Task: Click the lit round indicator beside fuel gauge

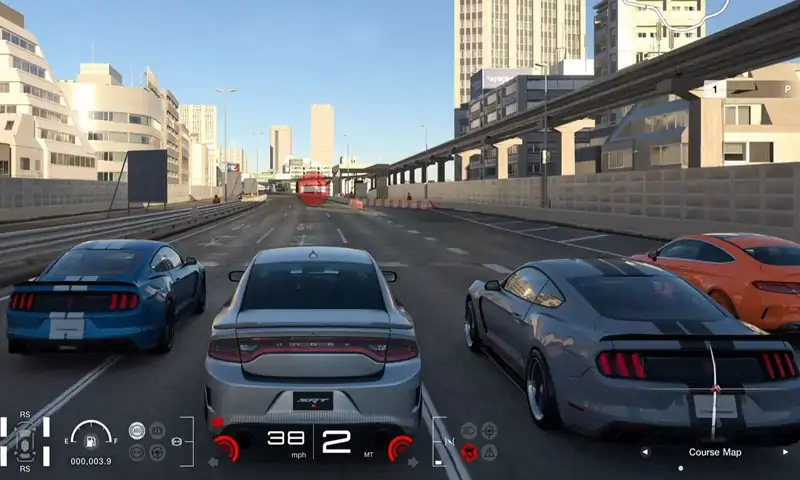Action: point(137,431)
